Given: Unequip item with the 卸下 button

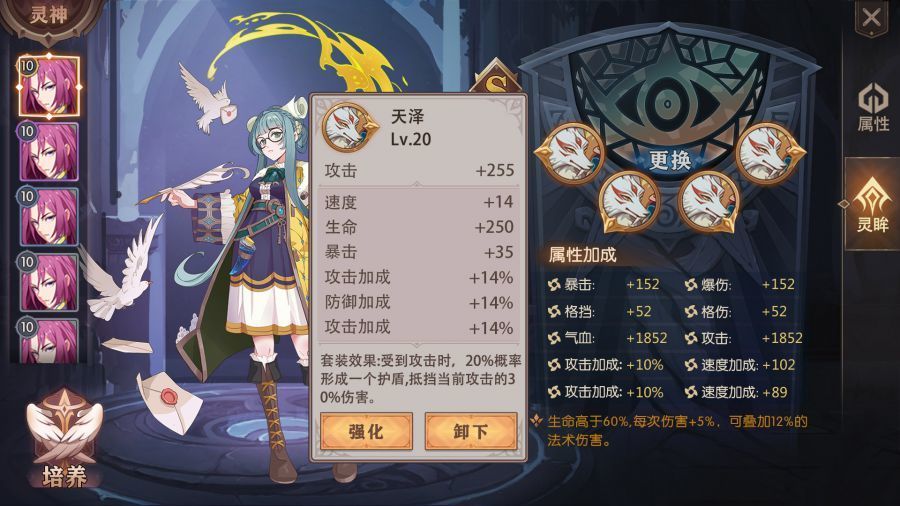Looking at the screenshot, I should 470,432.
